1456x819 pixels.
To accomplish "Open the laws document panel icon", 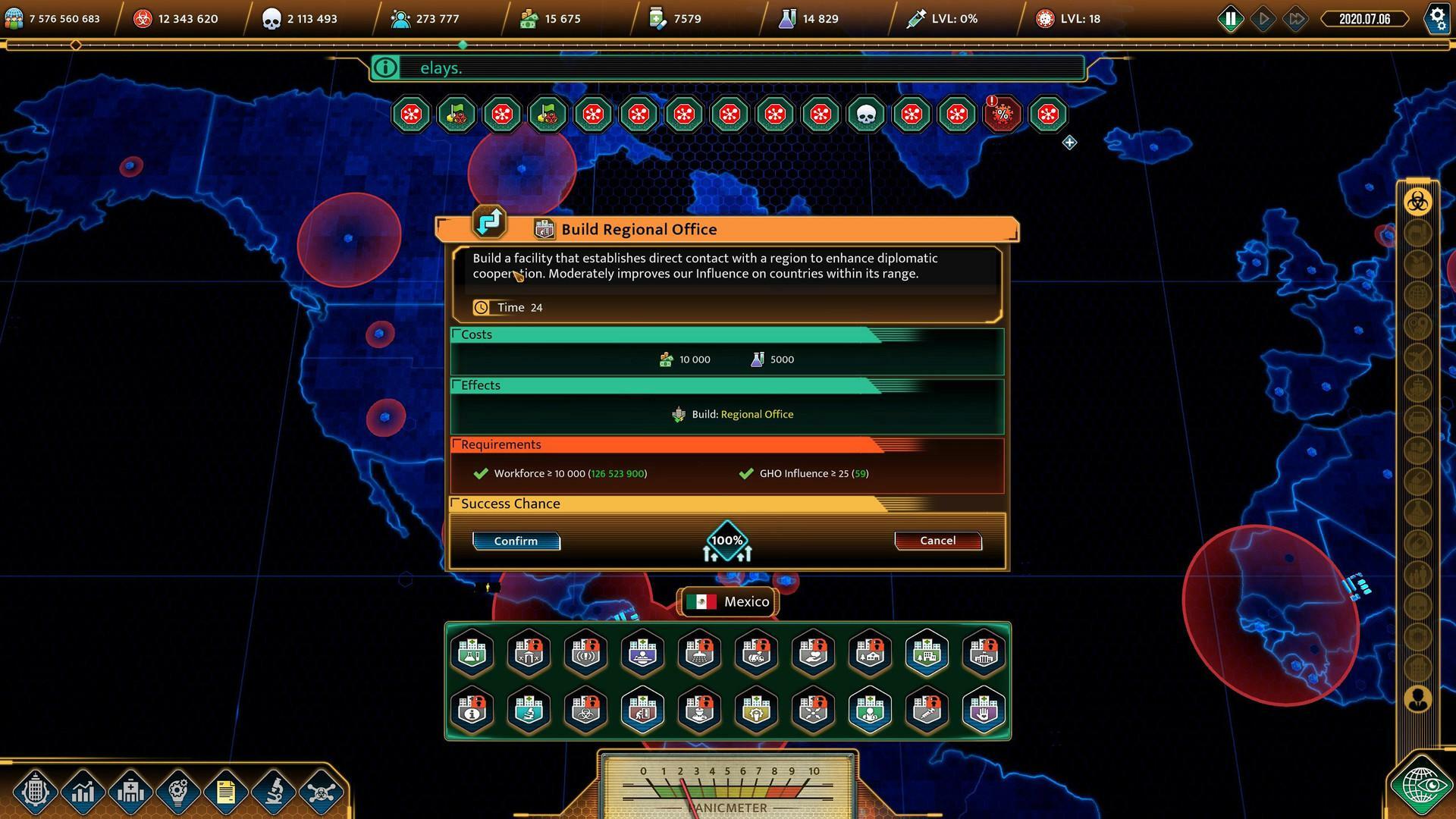I will 224,792.
